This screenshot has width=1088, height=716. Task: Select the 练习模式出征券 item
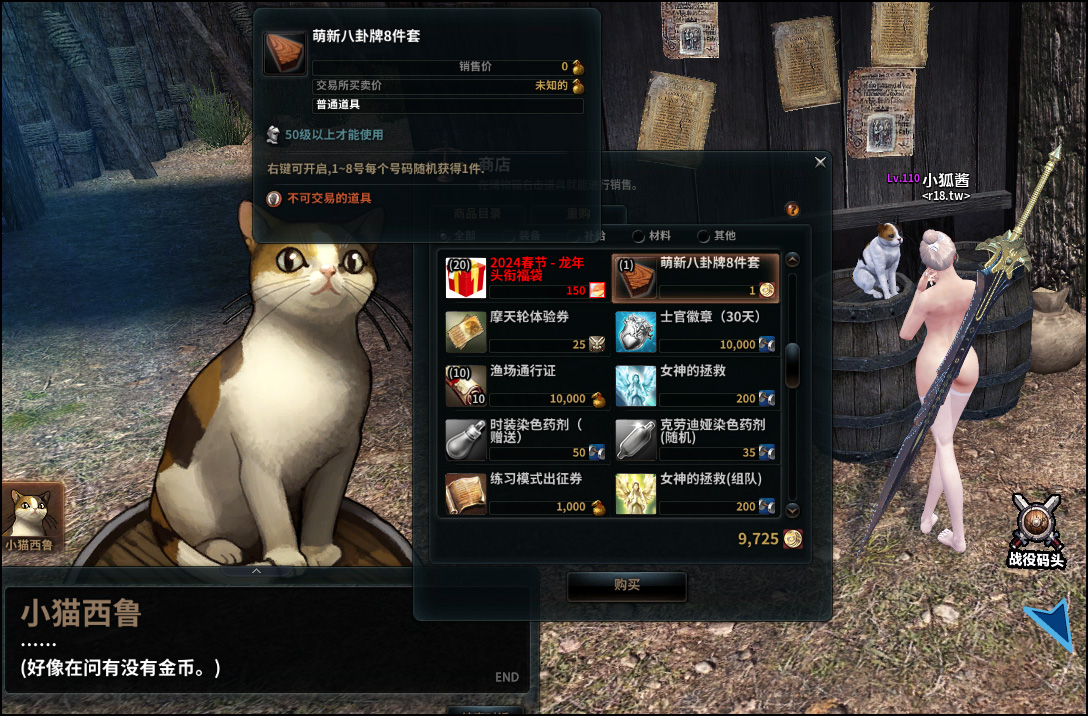(x=526, y=493)
